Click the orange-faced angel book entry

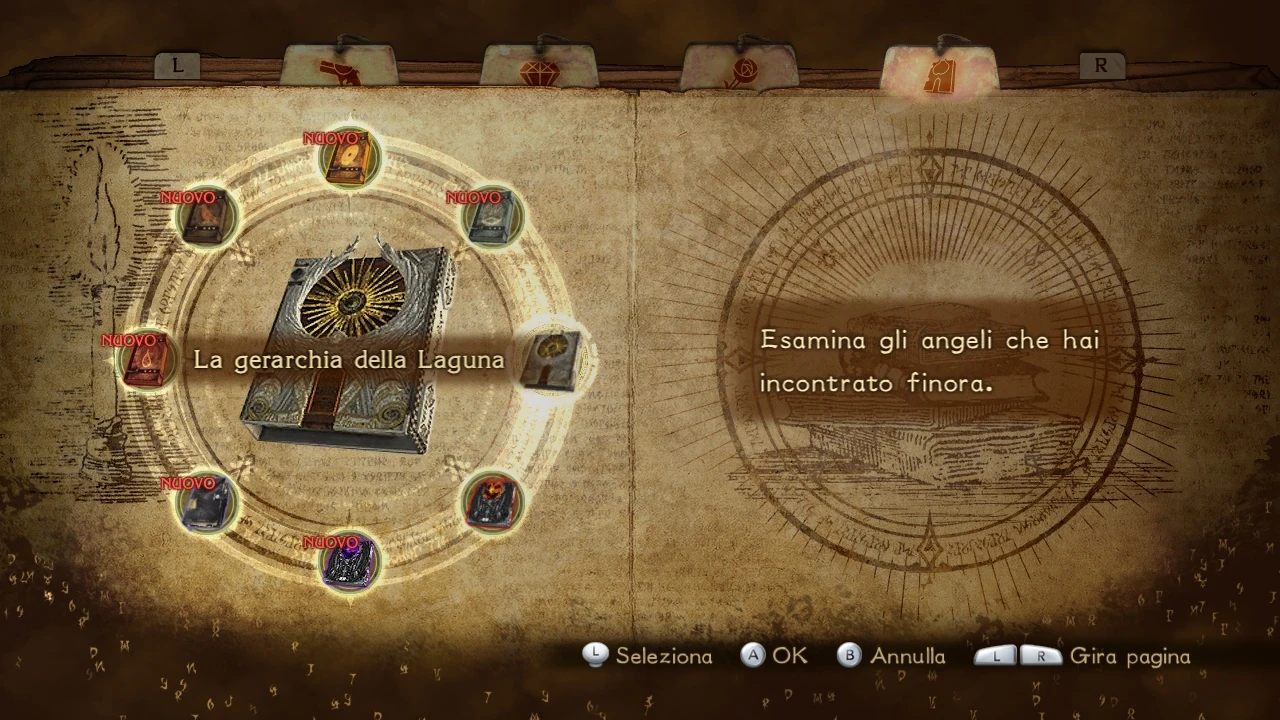[490, 502]
